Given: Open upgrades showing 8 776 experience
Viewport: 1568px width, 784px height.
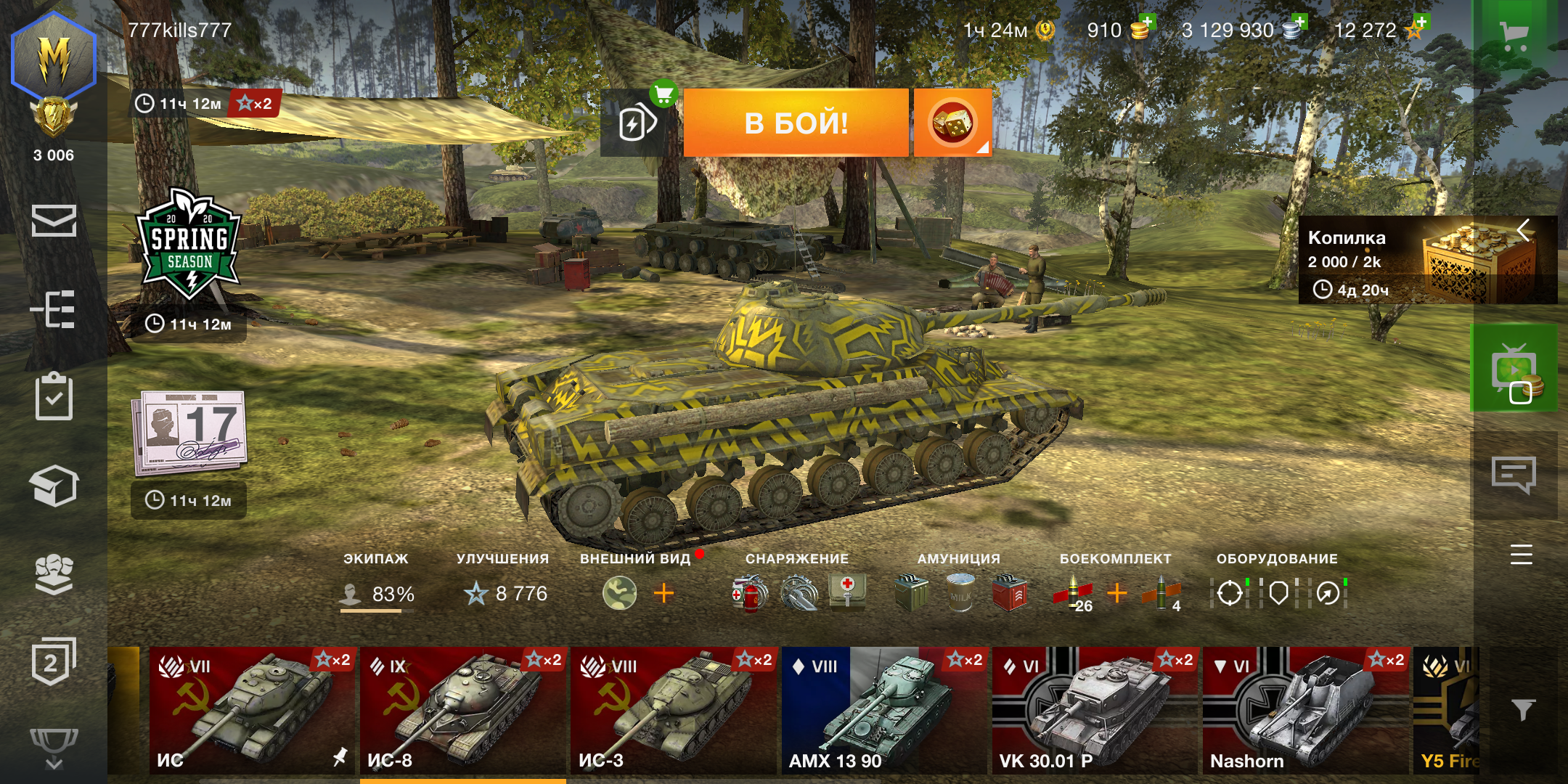Looking at the screenshot, I should pos(506,592).
